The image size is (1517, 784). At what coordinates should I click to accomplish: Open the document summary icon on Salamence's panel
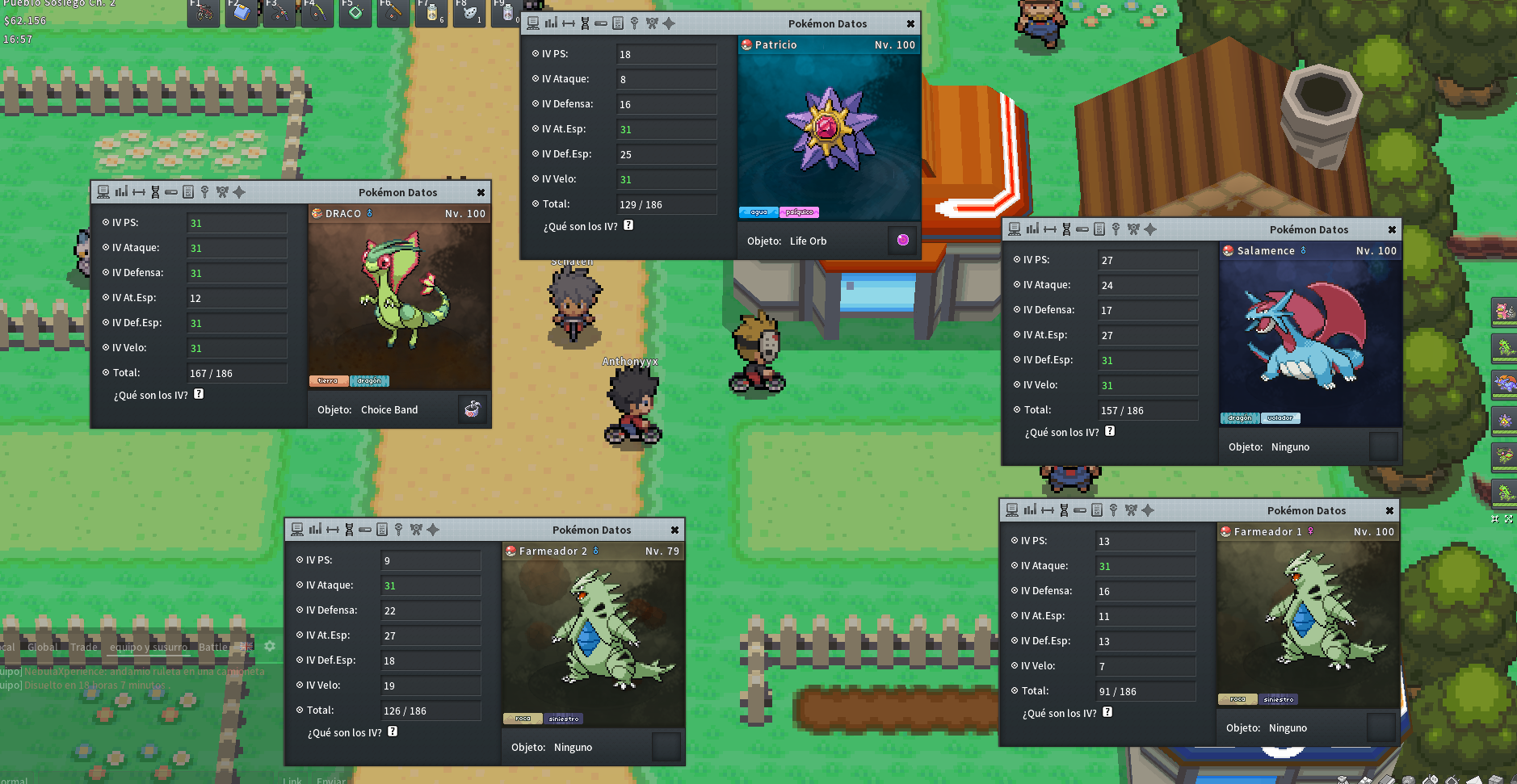(x=1099, y=229)
